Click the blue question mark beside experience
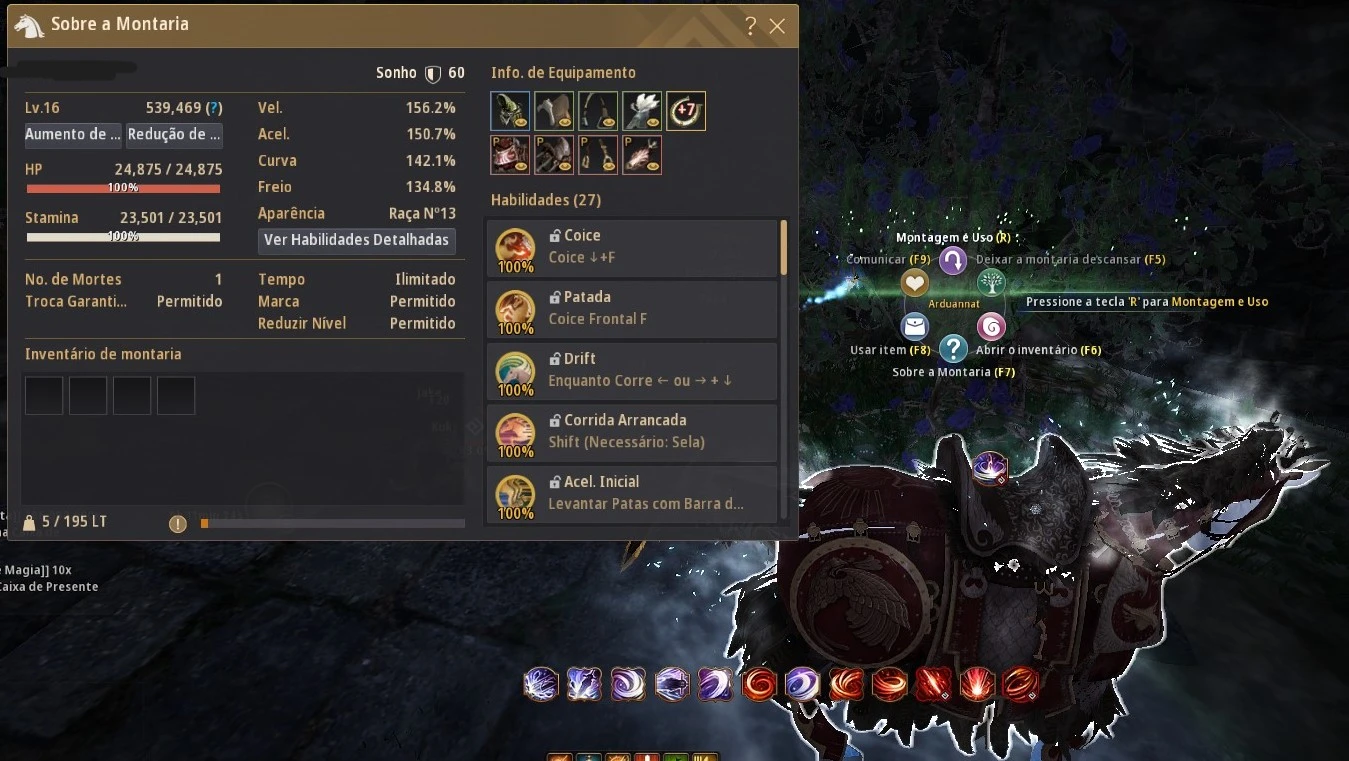 click(213, 108)
